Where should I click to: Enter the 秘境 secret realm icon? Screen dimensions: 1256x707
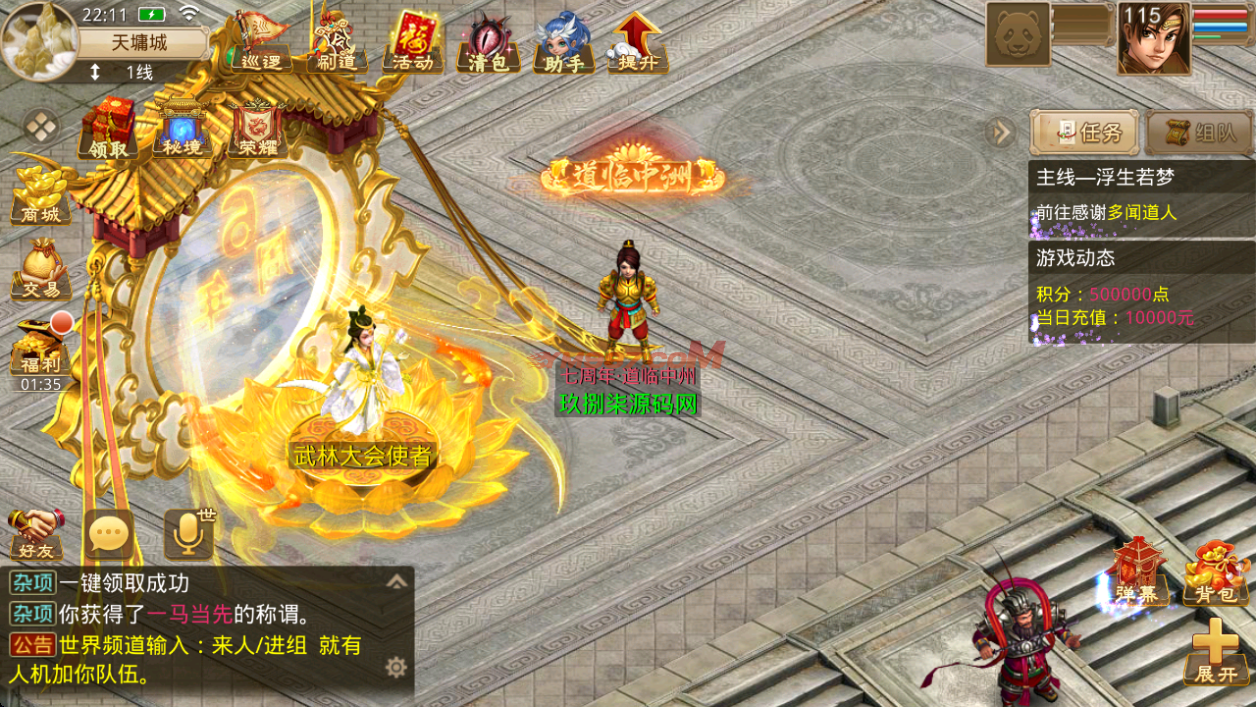[182, 128]
